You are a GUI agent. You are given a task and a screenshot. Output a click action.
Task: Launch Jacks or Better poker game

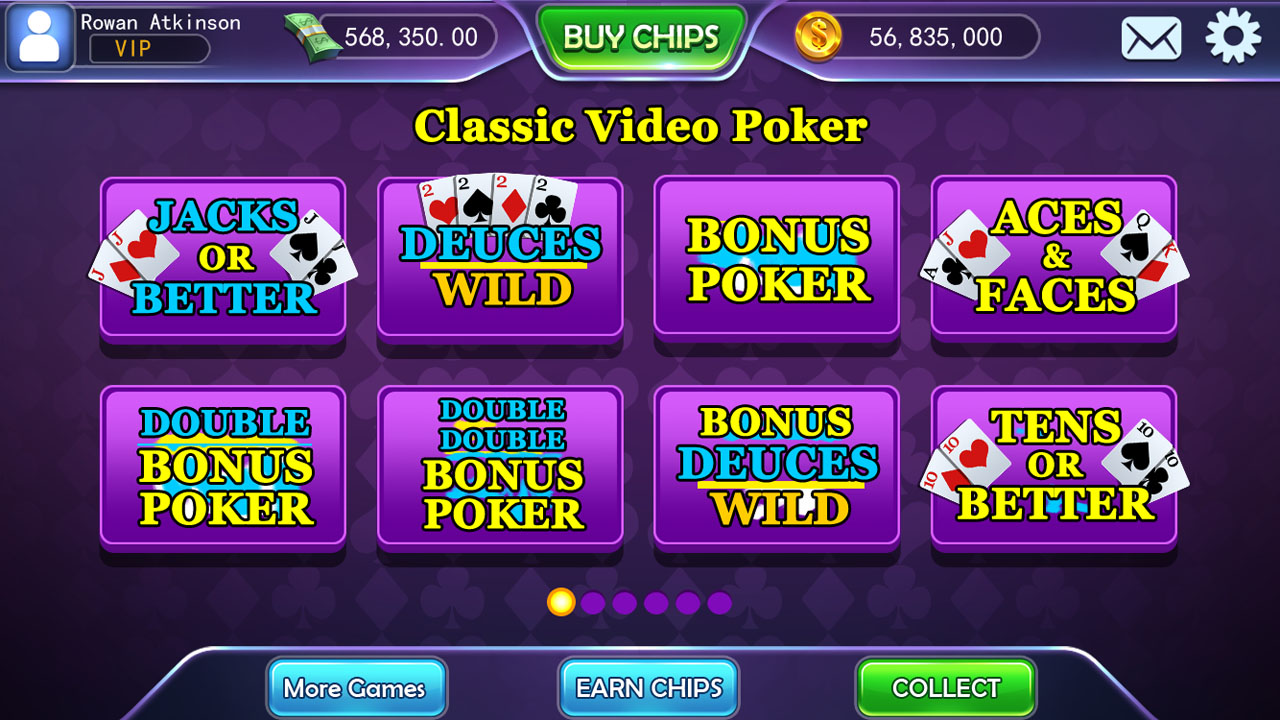click(222, 258)
